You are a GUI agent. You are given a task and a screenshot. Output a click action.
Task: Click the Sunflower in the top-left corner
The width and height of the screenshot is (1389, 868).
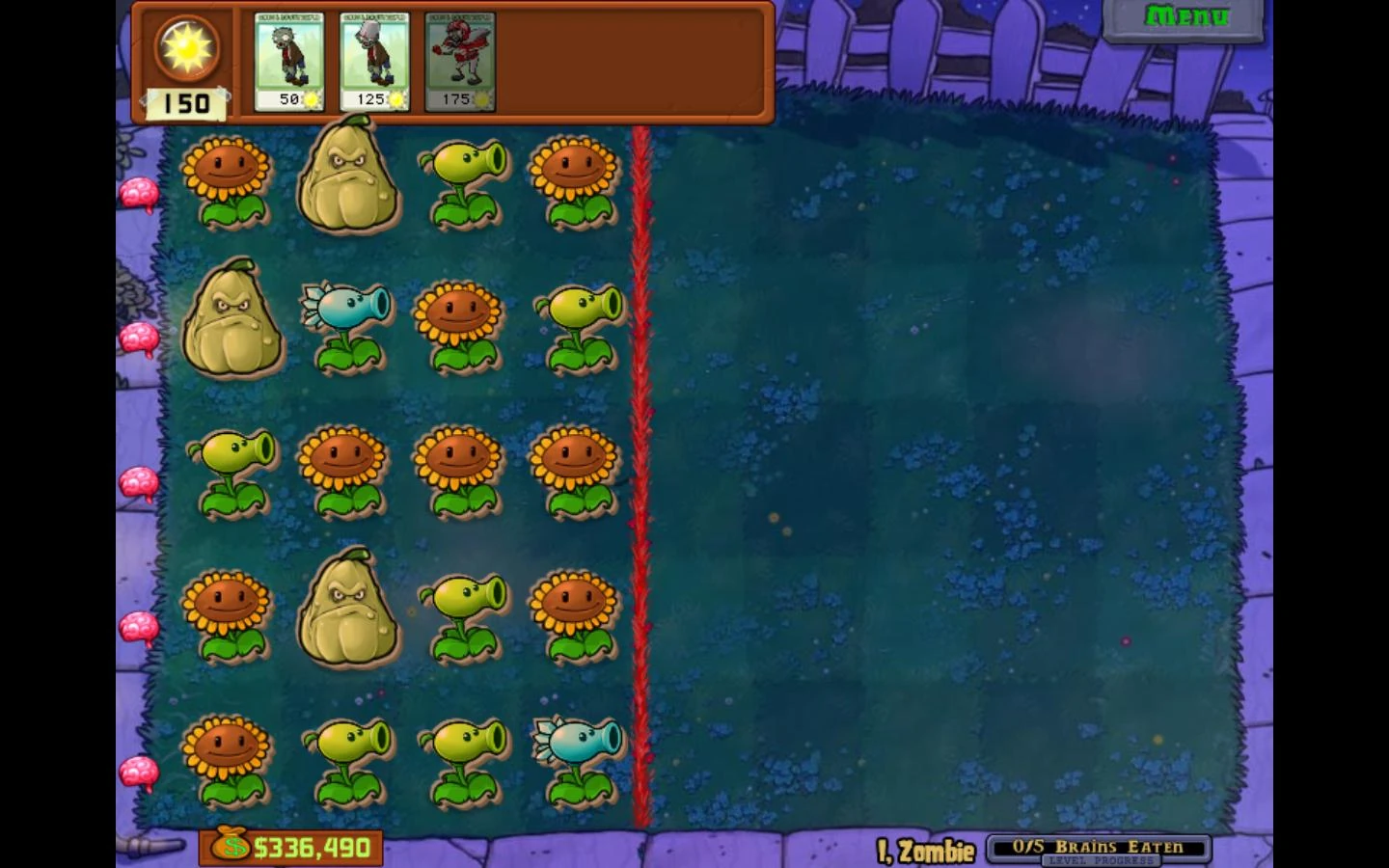229,178
